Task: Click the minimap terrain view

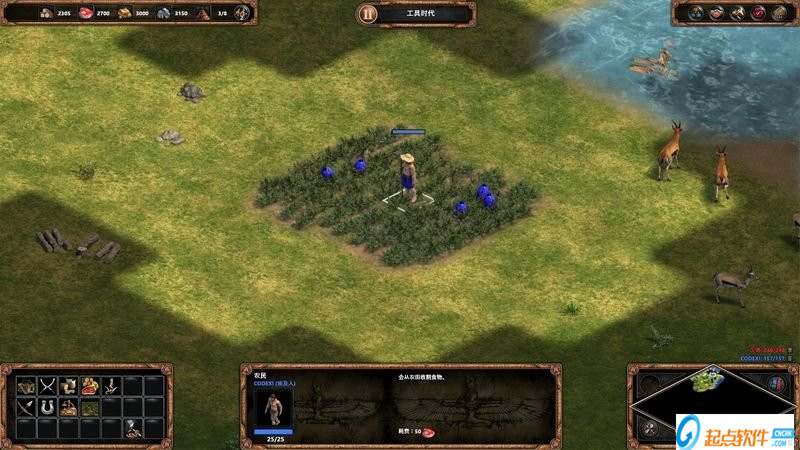Action: (708, 381)
